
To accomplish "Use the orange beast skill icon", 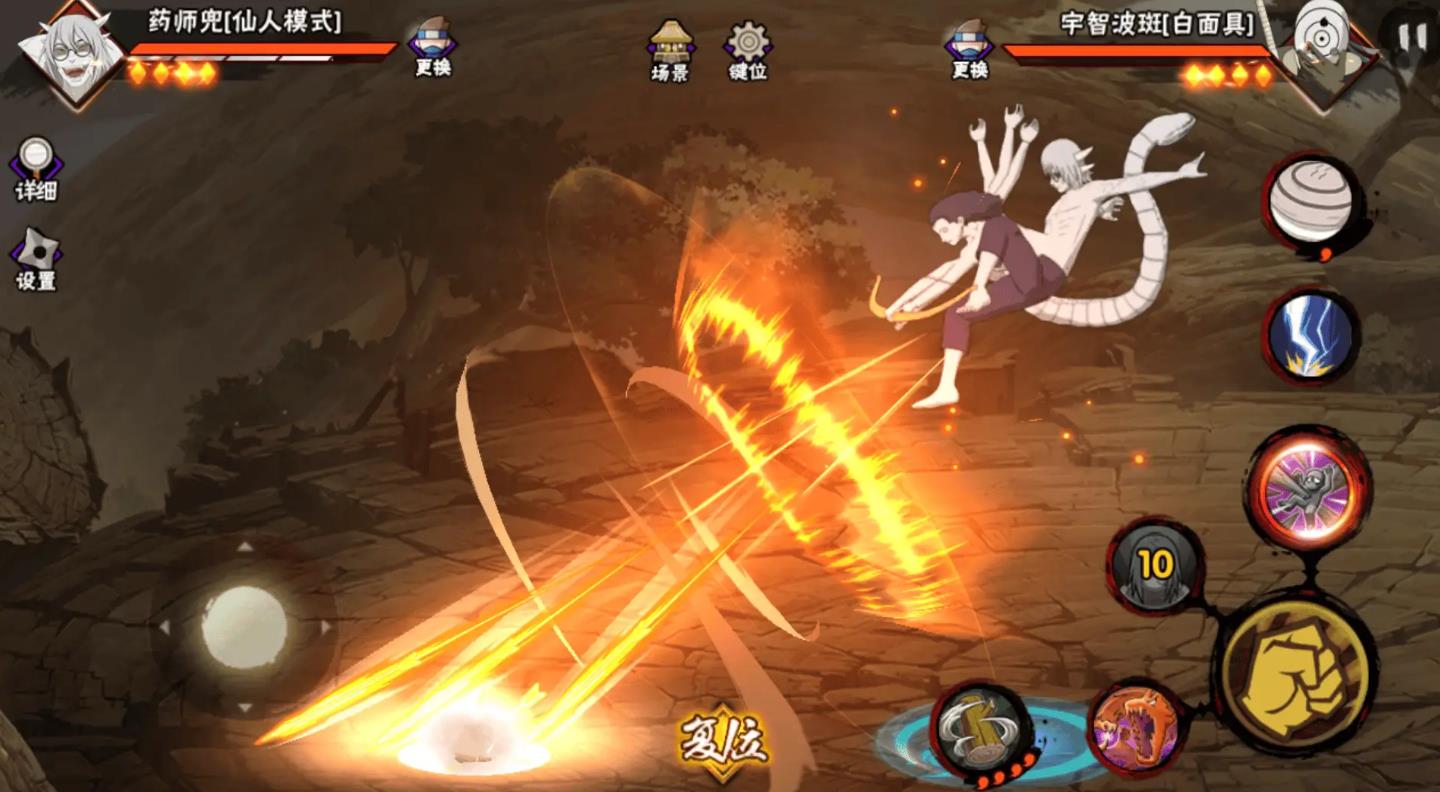I will point(1135,727).
